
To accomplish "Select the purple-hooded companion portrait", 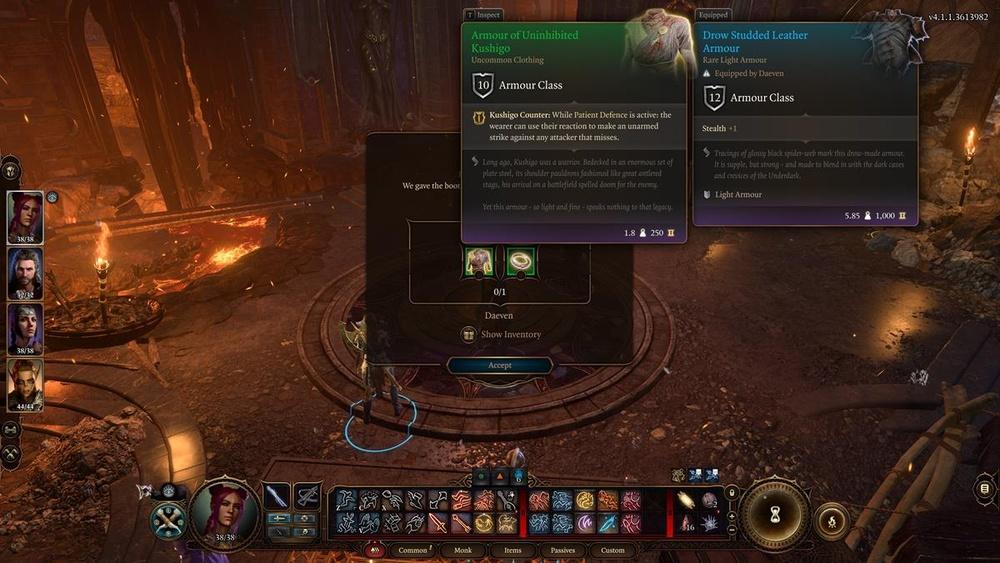I will coord(26,327).
